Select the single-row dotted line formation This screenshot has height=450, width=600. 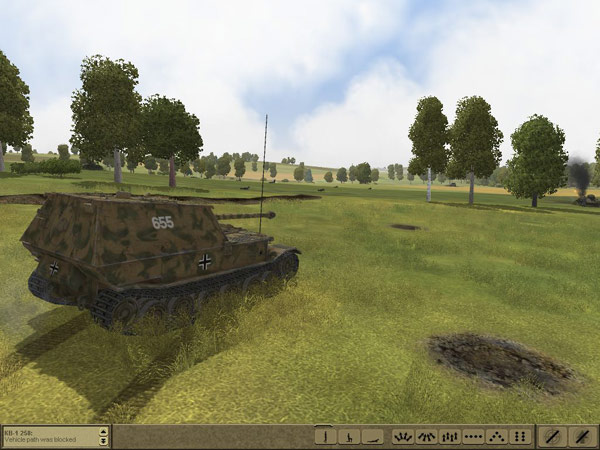(473, 436)
